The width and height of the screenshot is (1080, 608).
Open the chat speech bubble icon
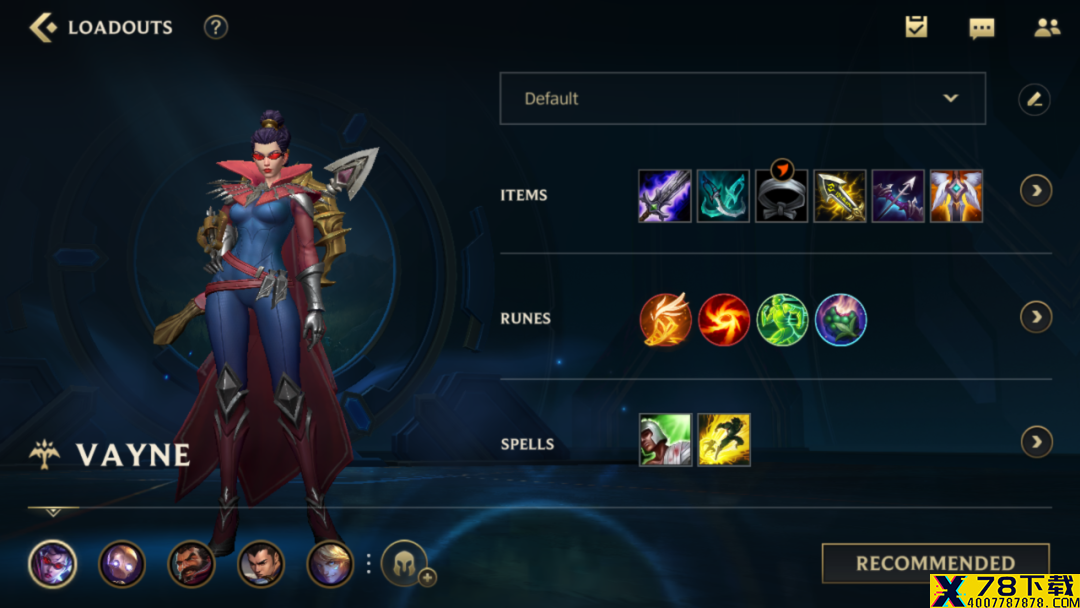pos(982,28)
